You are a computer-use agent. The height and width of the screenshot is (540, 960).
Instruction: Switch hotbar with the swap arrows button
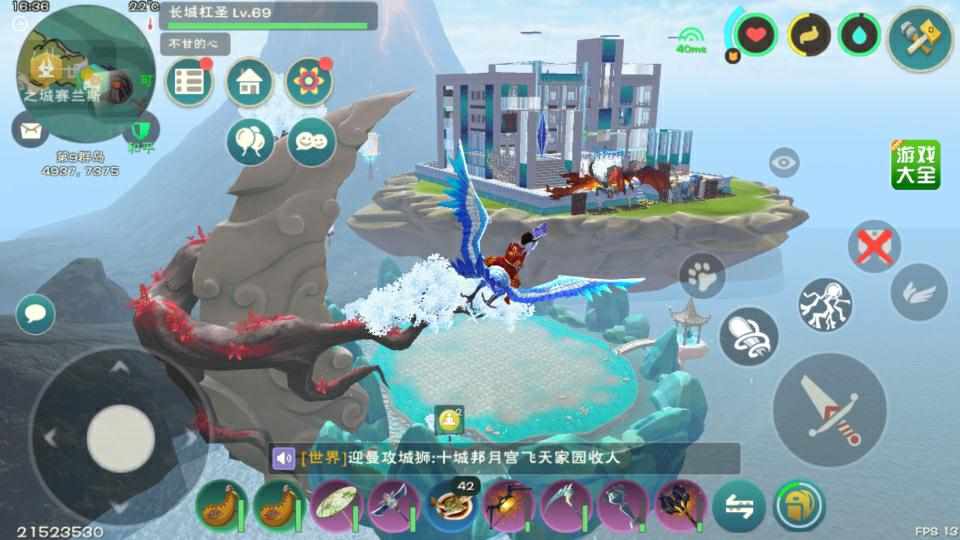[x=738, y=505]
